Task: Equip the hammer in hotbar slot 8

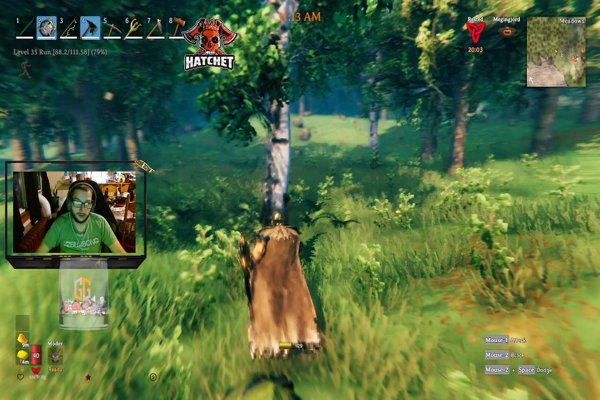Action: (x=178, y=28)
